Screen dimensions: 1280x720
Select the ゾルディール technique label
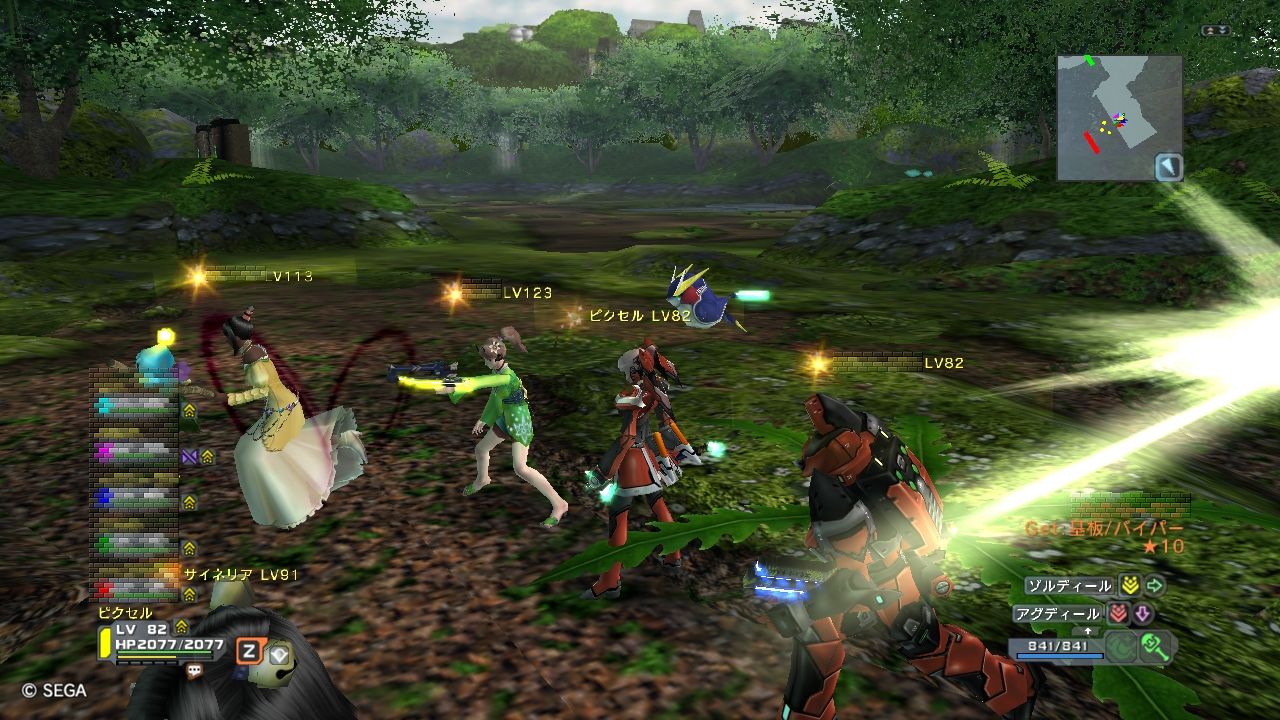pyautogui.click(x=1069, y=586)
